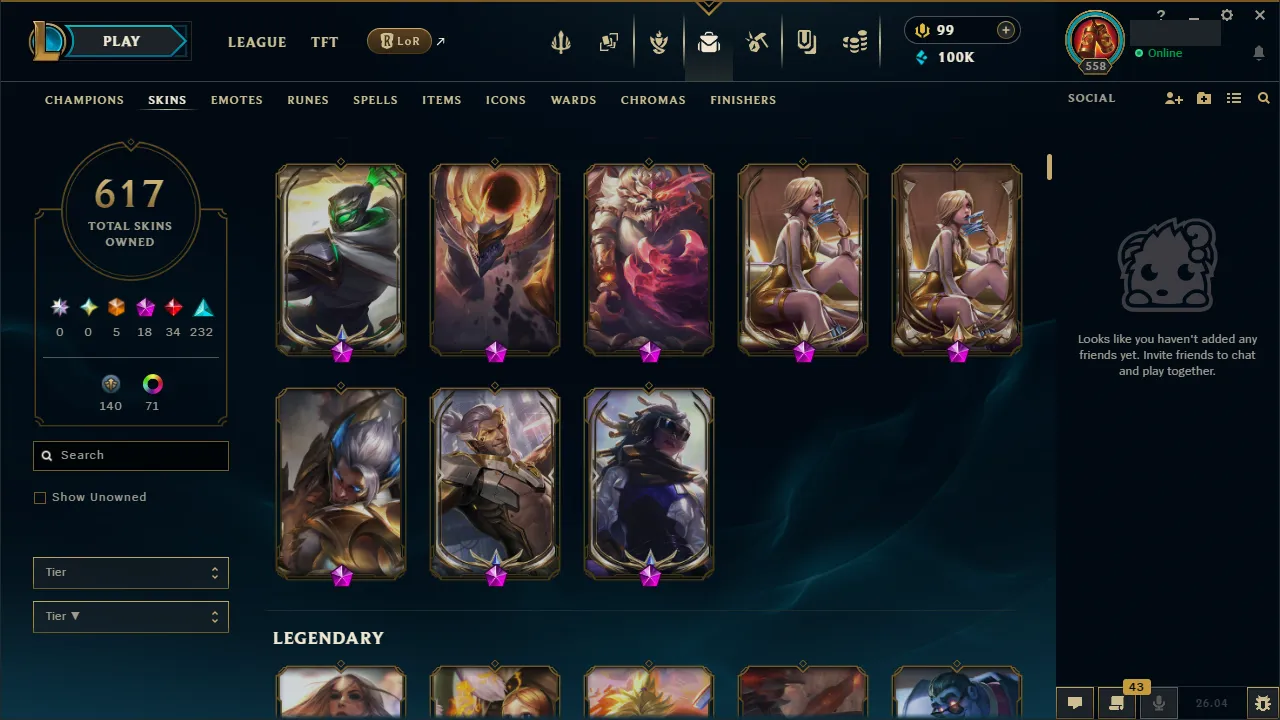Screen dimensions: 1280x720
Task: Open the Events torch icon
Action: (x=659, y=42)
